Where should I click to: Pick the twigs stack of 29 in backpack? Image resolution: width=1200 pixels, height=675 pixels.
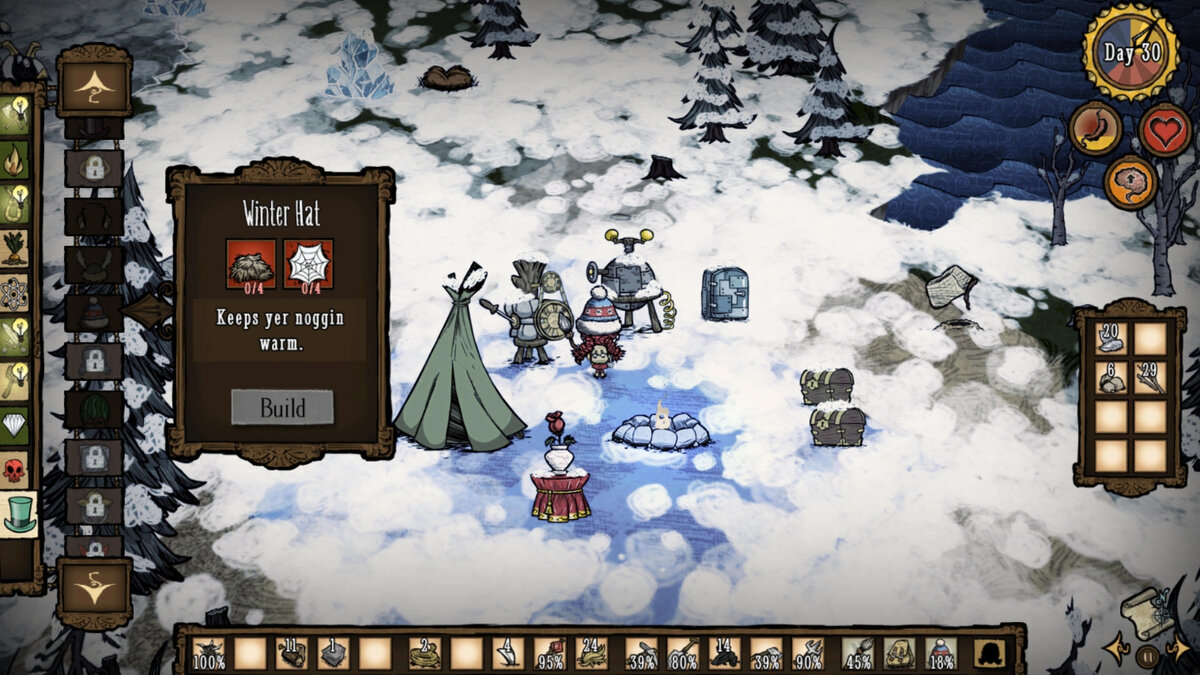click(x=1150, y=377)
